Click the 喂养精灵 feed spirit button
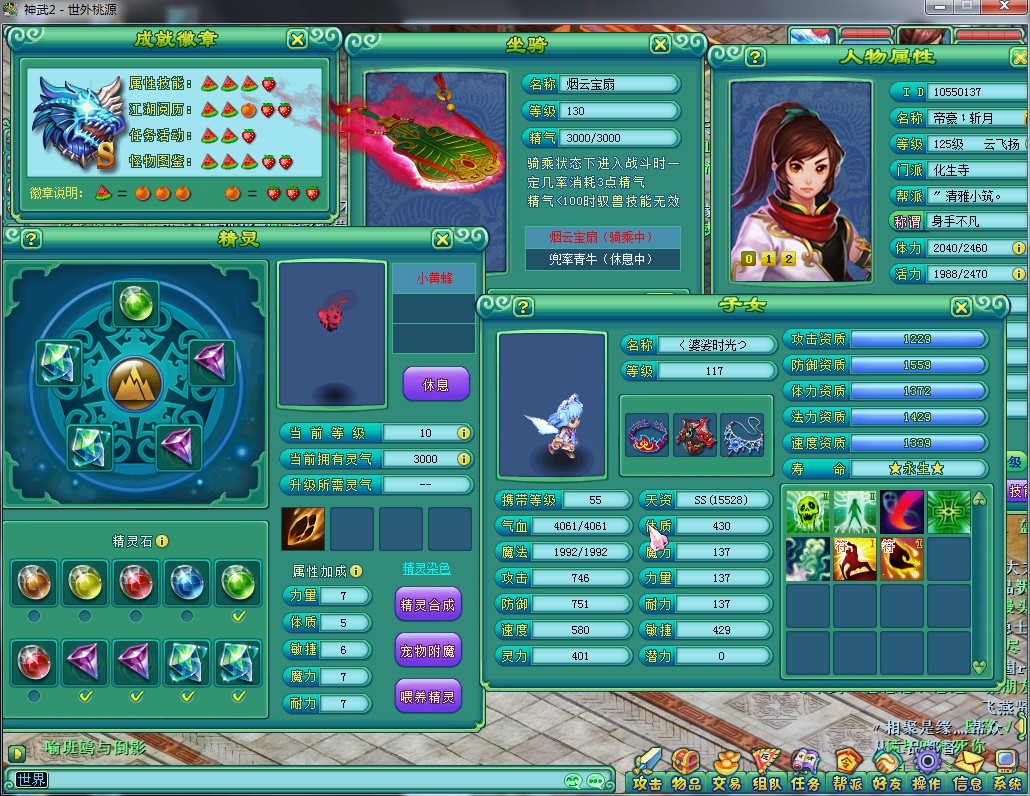1030x796 pixels. pyautogui.click(x=428, y=697)
